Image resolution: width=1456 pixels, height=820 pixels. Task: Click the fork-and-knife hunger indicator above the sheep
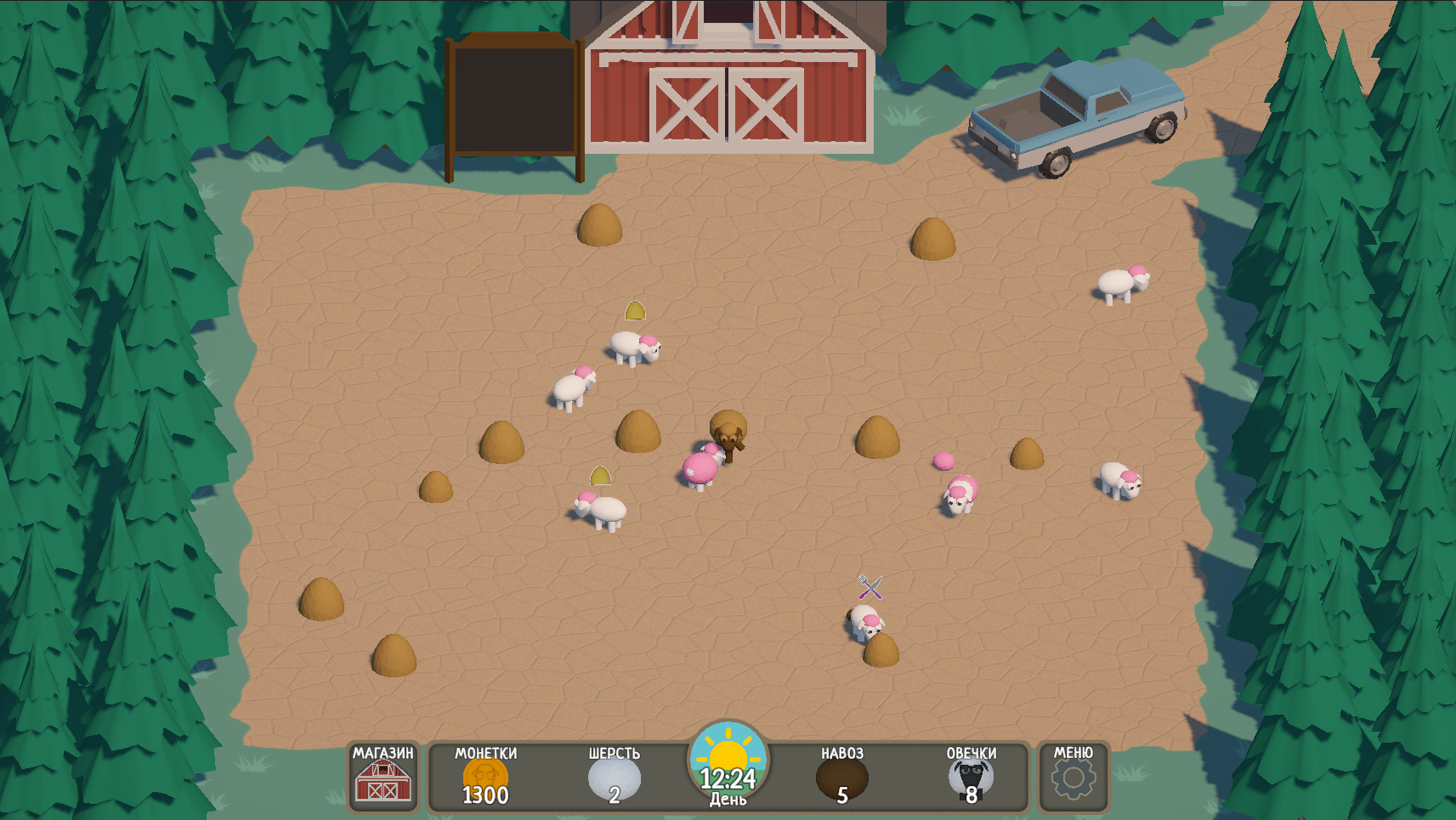[870, 587]
